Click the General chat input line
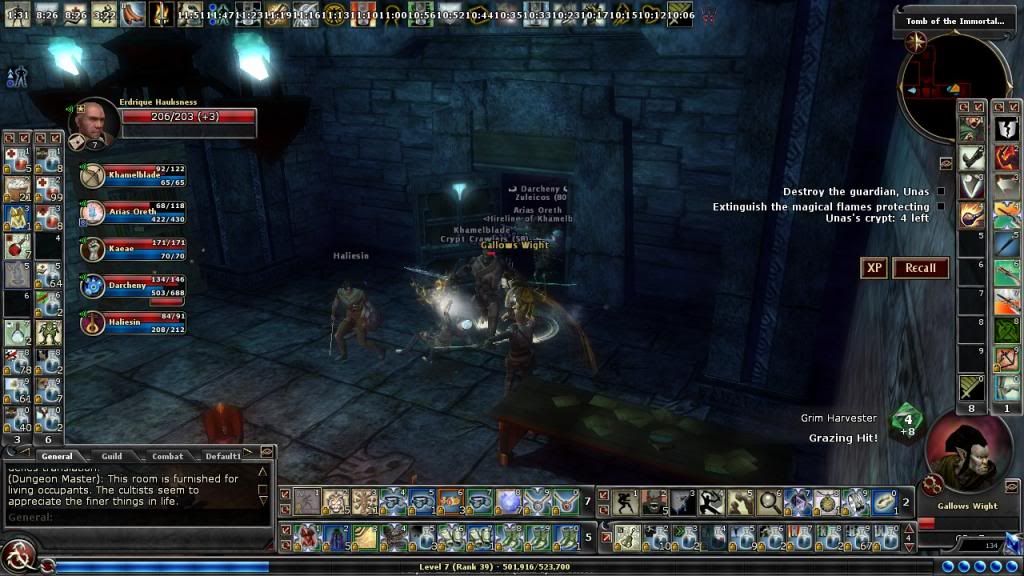The image size is (1024, 576). [x=140, y=517]
